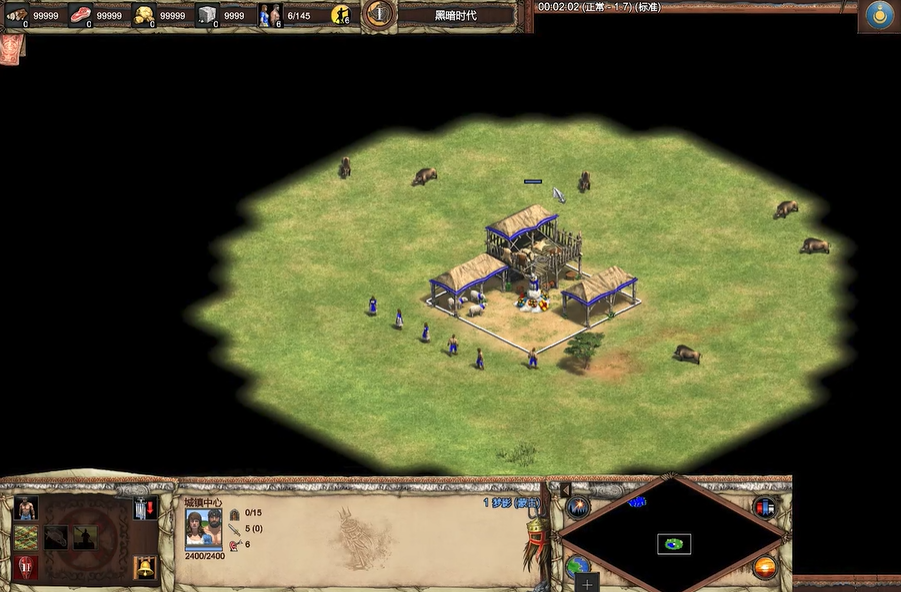Train a villager from the command panel
Viewport: 901px width, 592px height.
click(26, 509)
